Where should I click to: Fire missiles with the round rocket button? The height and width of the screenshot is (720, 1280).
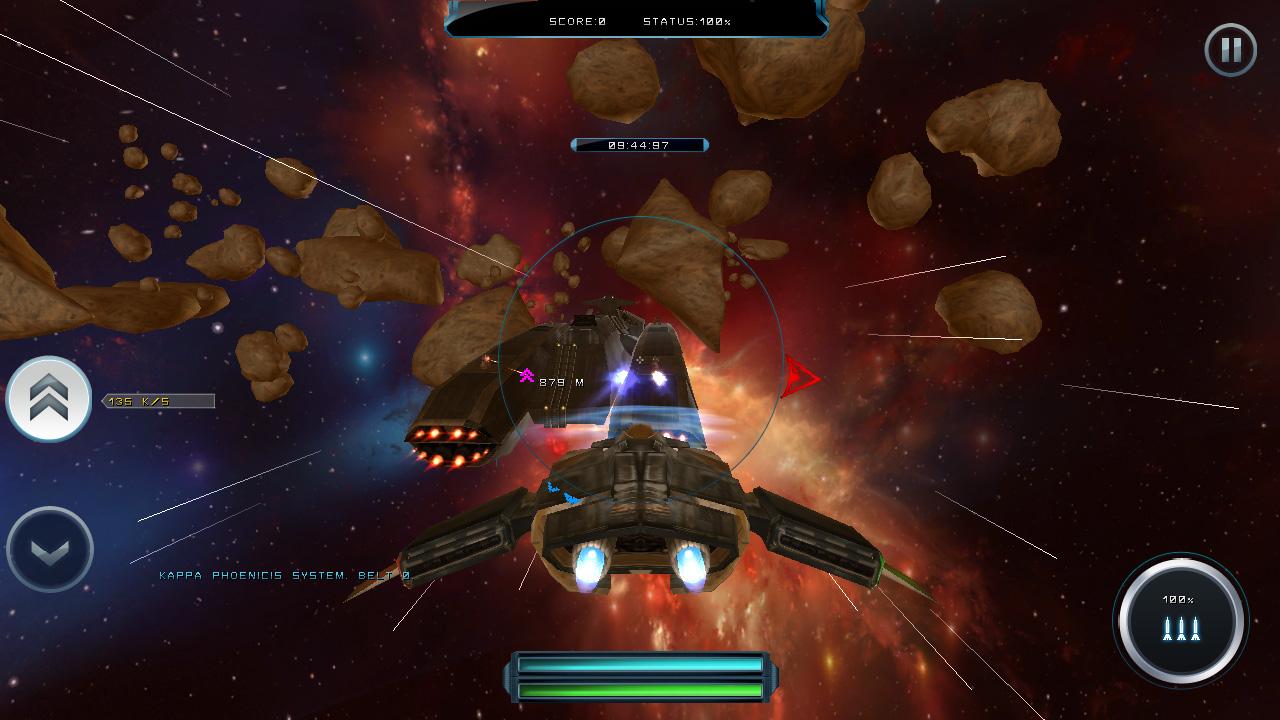point(1180,620)
